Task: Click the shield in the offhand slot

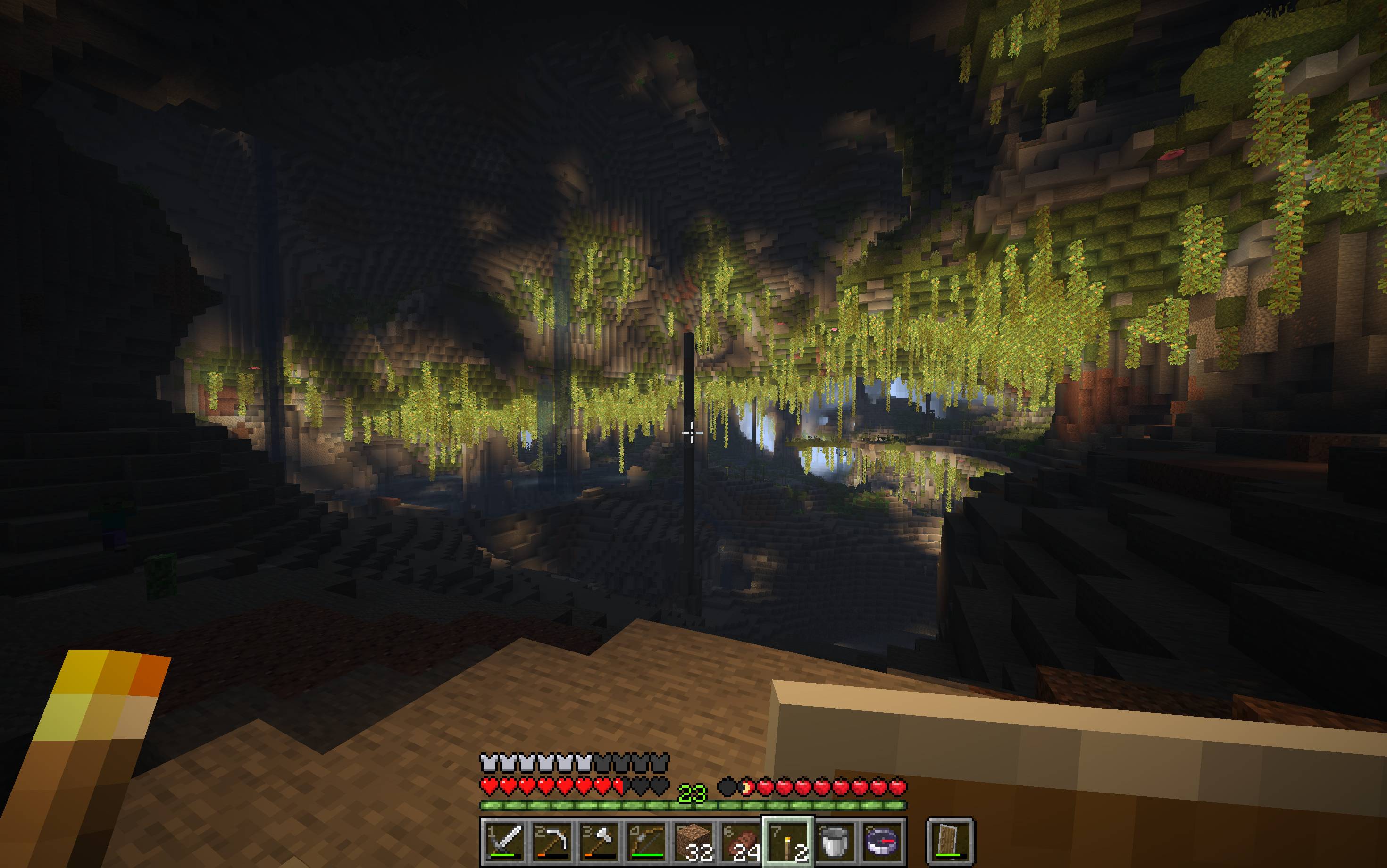Action: (950, 842)
